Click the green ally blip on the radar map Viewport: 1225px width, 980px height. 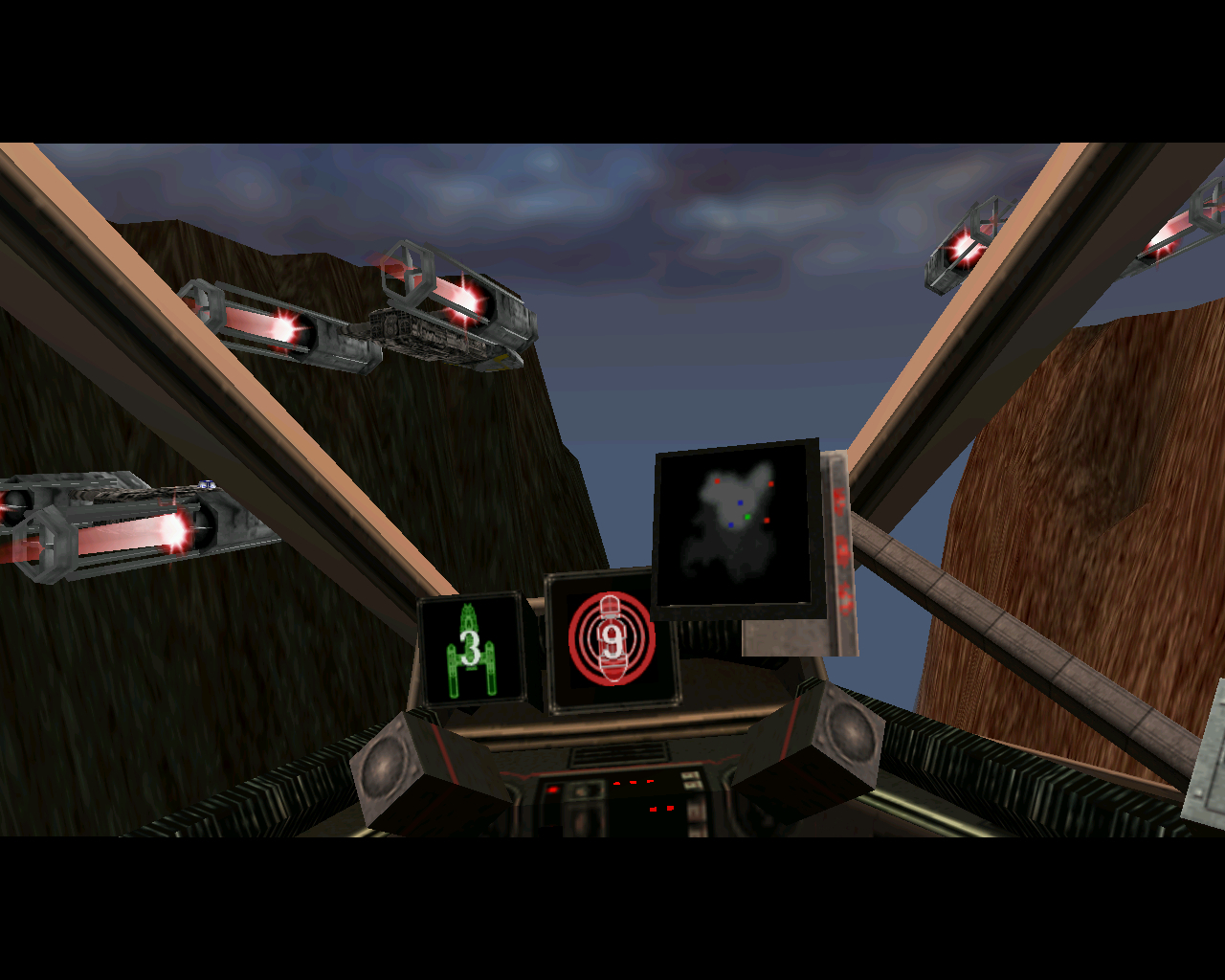(x=747, y=517)
